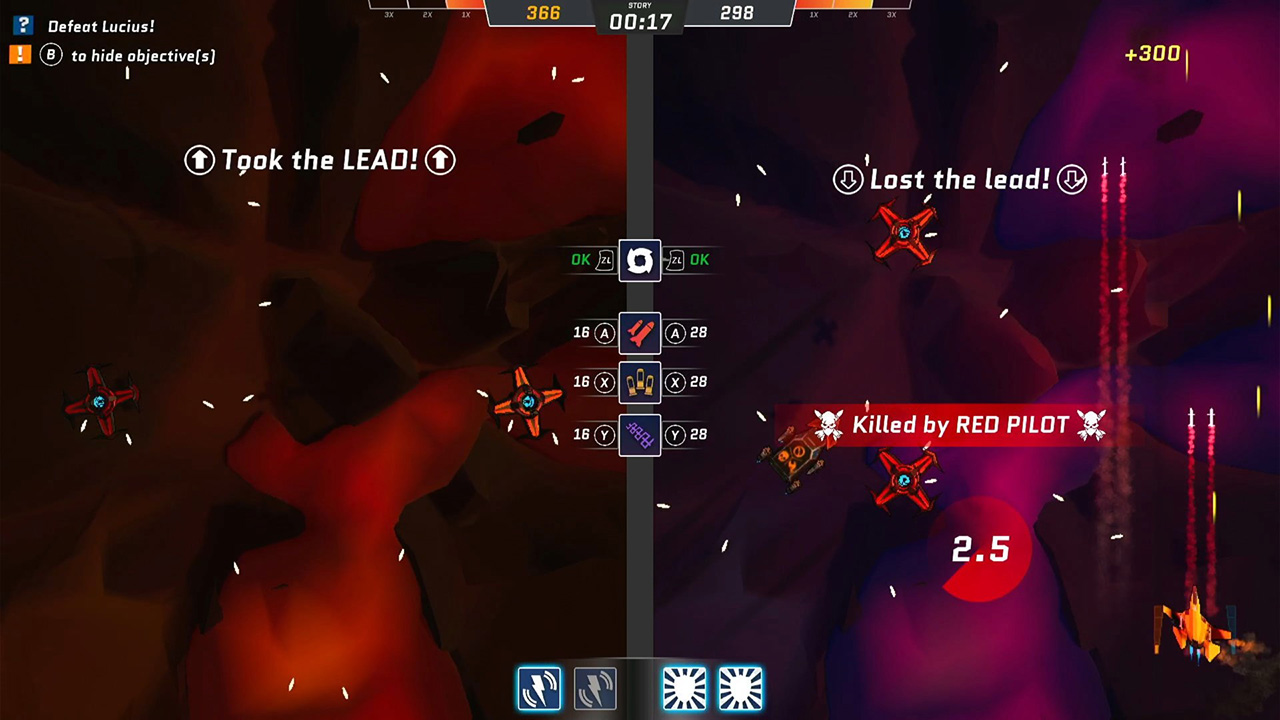Click the question mark objective help icon
The height and width of the screenshot is (720, 1280).
pyautogui.click(x=22, y=26)
